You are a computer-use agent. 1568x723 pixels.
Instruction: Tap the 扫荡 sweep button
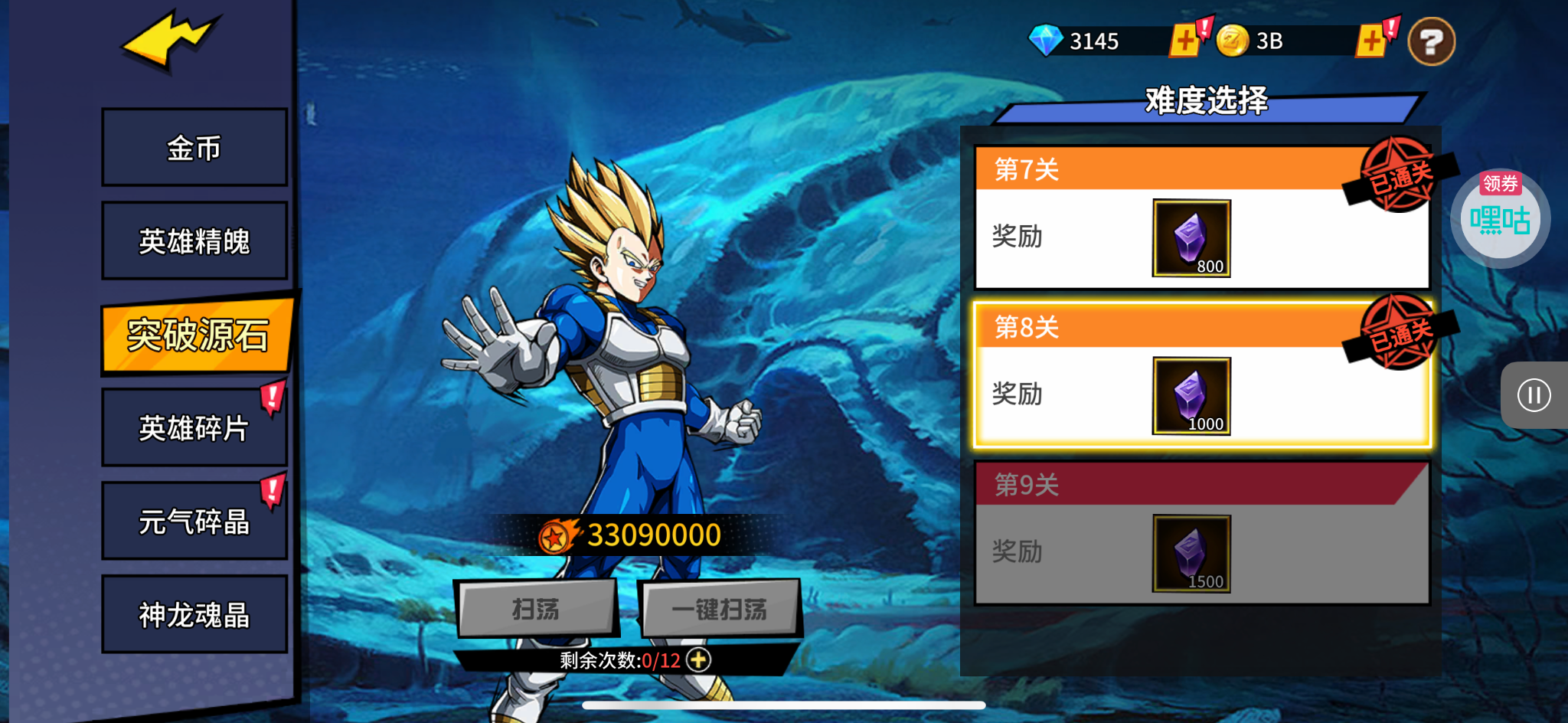coord(536,609)
